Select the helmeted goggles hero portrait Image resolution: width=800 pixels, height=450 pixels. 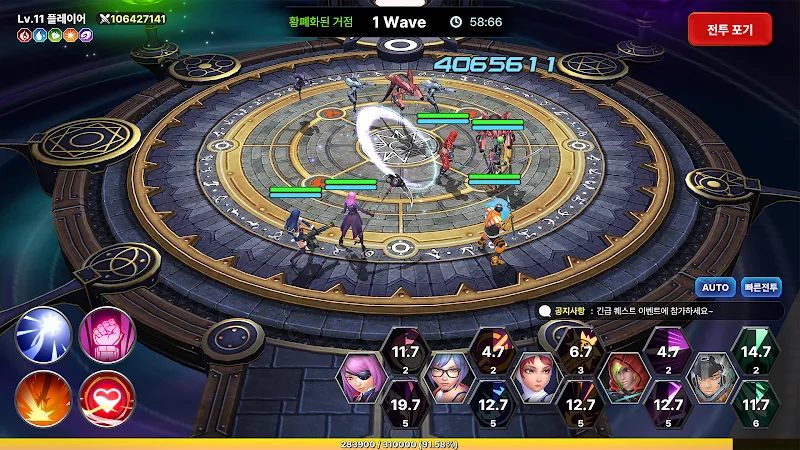710,378
